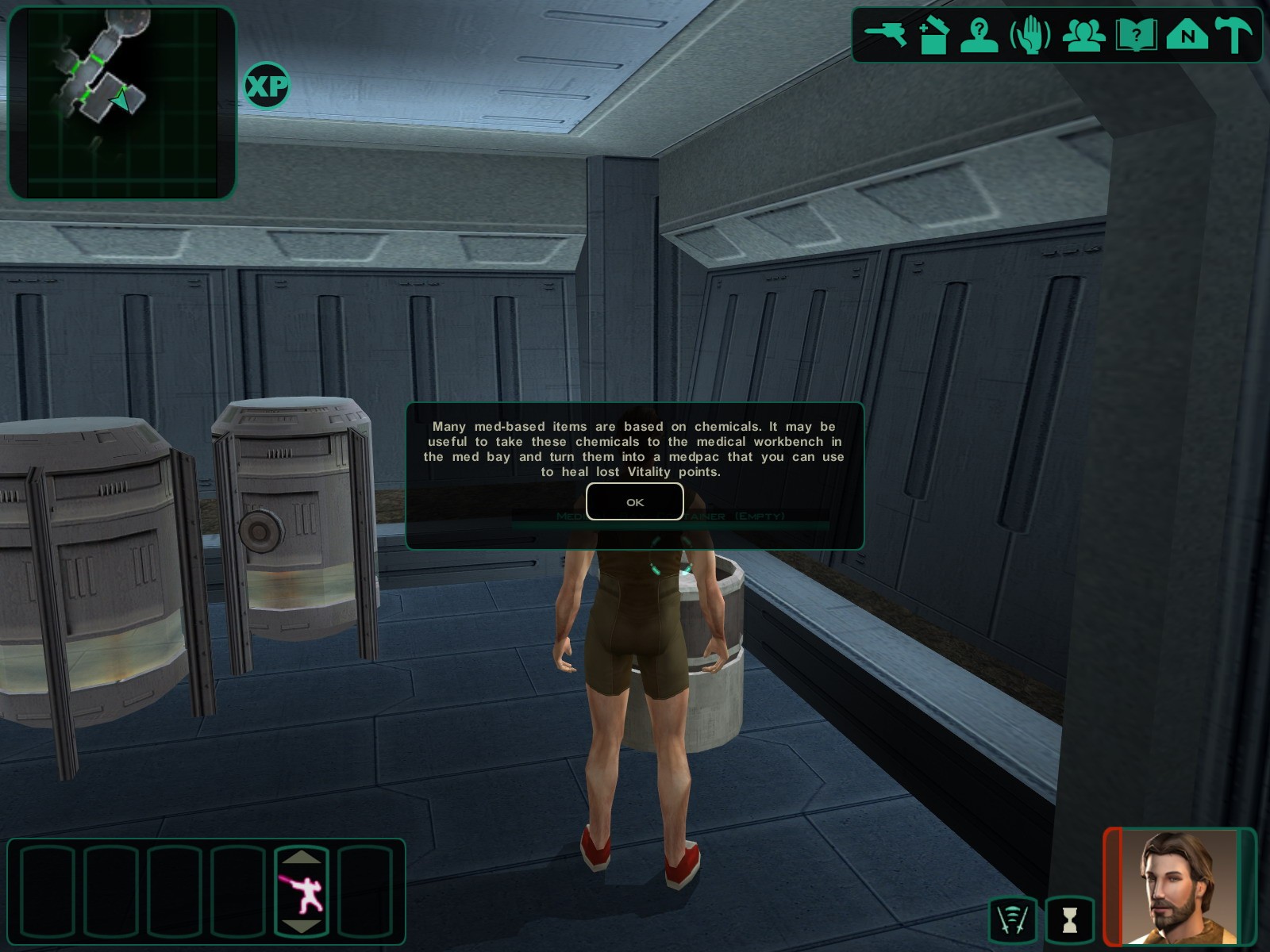This screenshot has width=1270, height=952.
Task: Open party selection two-figures icon
Action: point(1083,36)
